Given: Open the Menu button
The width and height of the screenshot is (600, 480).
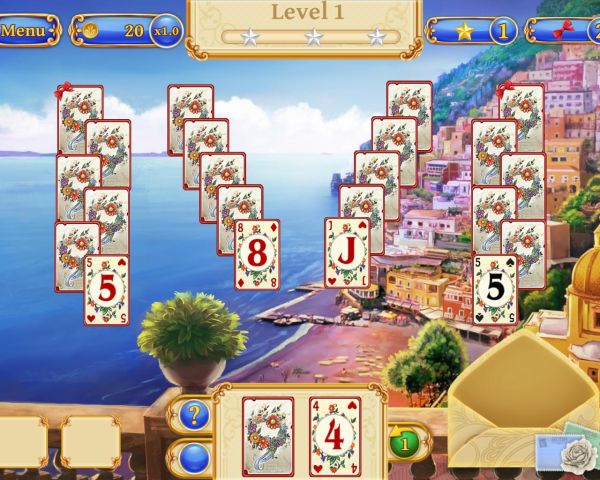Looking at the screenshot, I should pyautogui.click(x=25, y=30).
